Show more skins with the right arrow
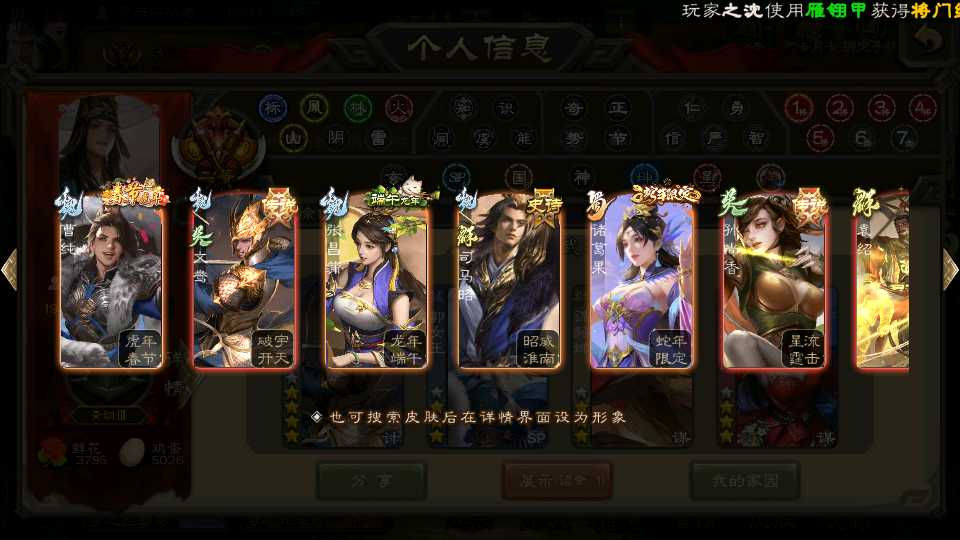The width and height of the screenshot is (960, 540). click(x=950, y=269)
